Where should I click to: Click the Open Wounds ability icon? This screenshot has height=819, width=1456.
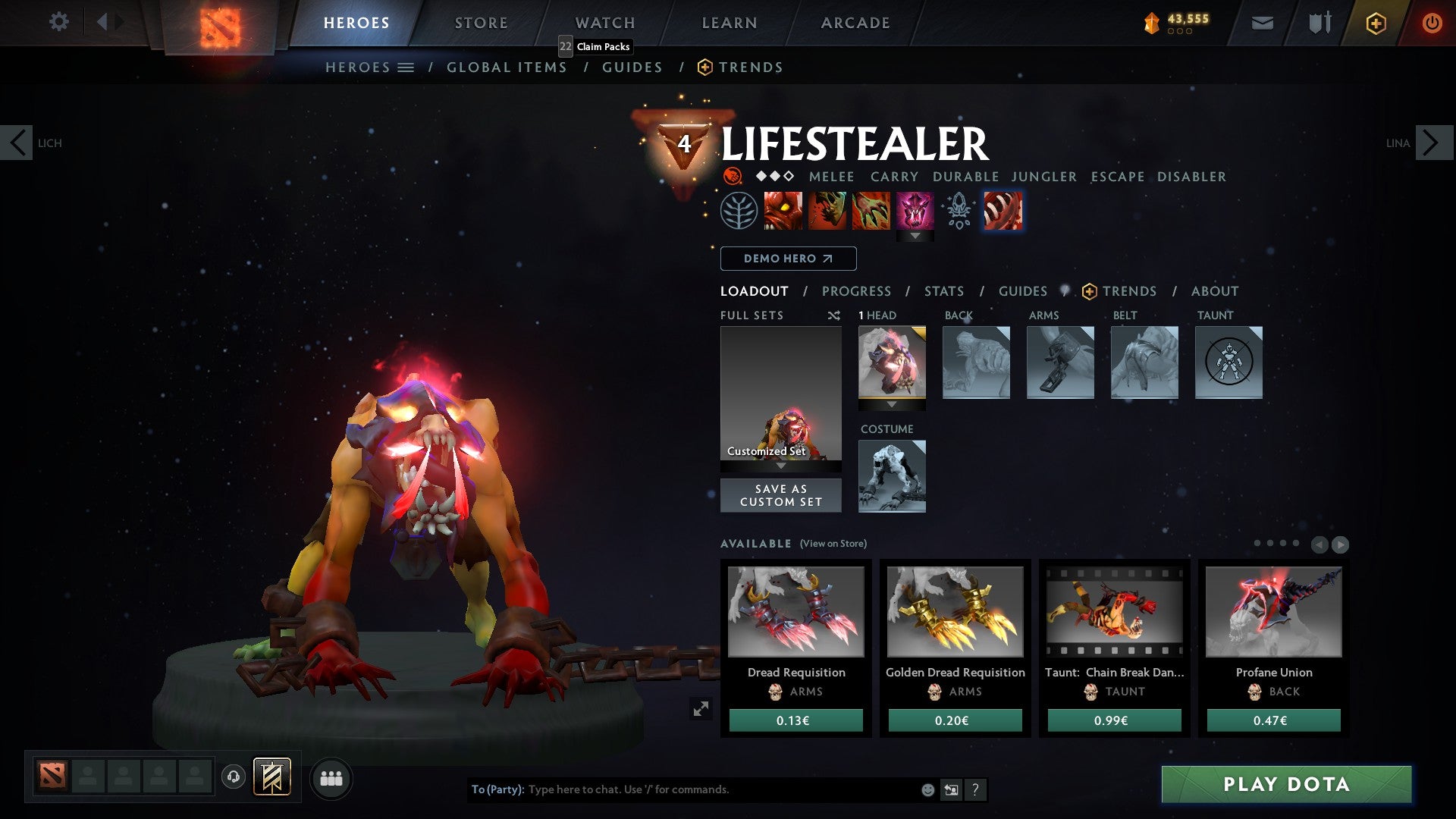click(x=872, y=211)
